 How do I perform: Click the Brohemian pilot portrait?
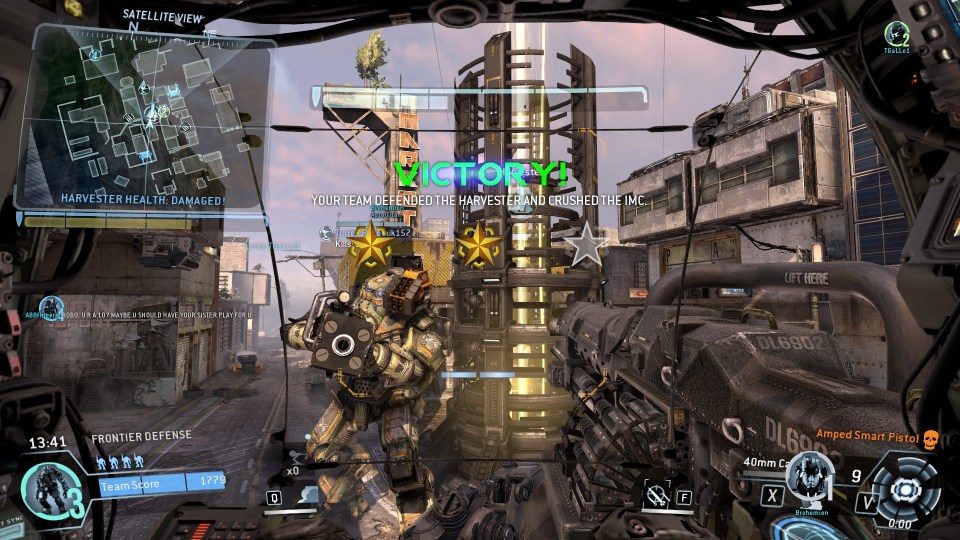tap(810, 479)
